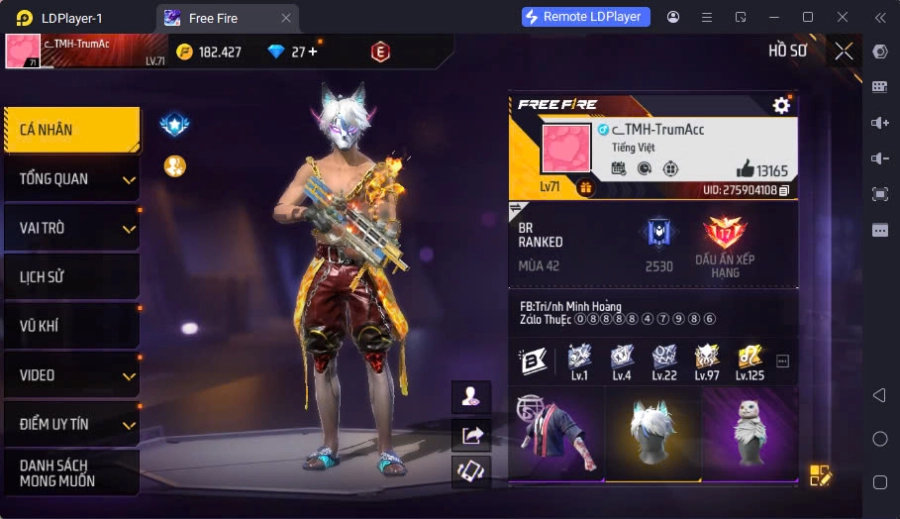Open the edit showcase pencil icon

click(x=820, y=475)
